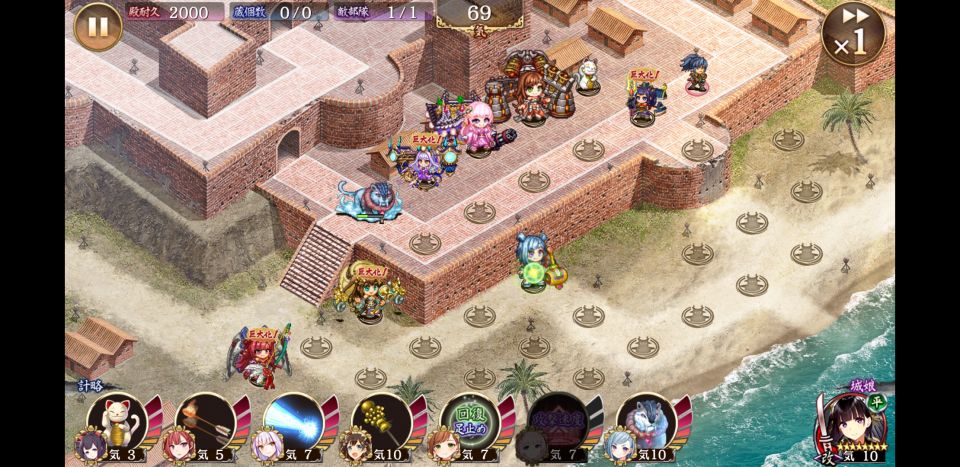960x467 pixels.
Task: Pause the battle with the pause button
Action: pyautogui.click(x=98, y=27)
